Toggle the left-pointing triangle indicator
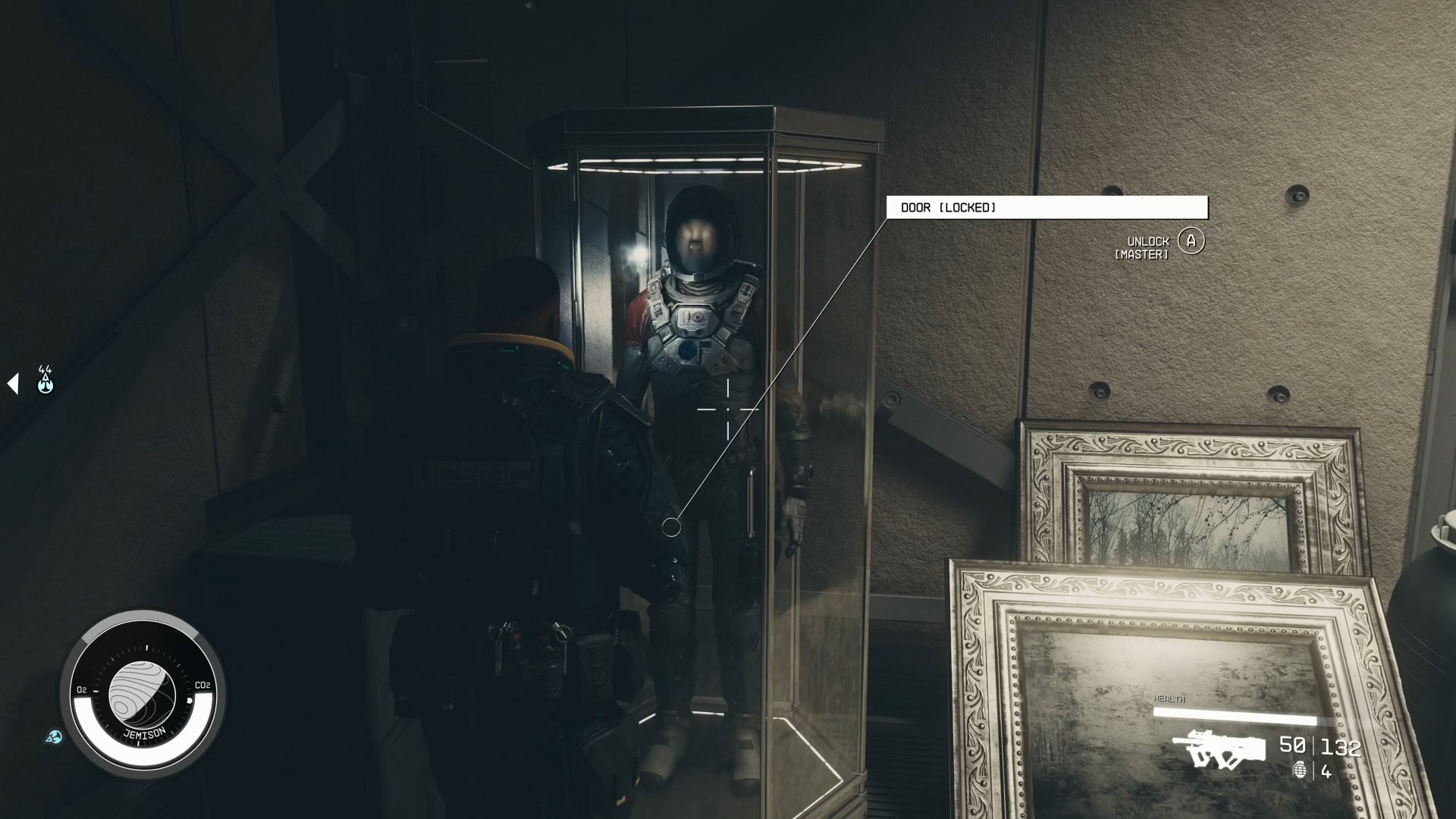The image size is (1456, 819). pyautogui.click(x=12, y=383)
